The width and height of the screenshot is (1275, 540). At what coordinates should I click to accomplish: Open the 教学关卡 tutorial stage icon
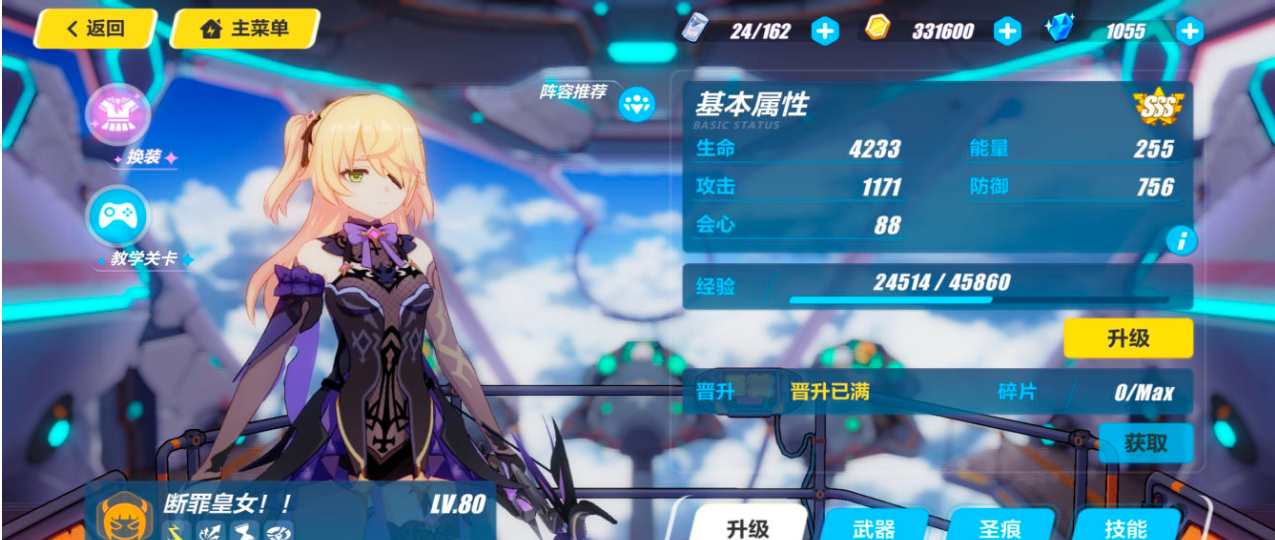tap(118, 217)
